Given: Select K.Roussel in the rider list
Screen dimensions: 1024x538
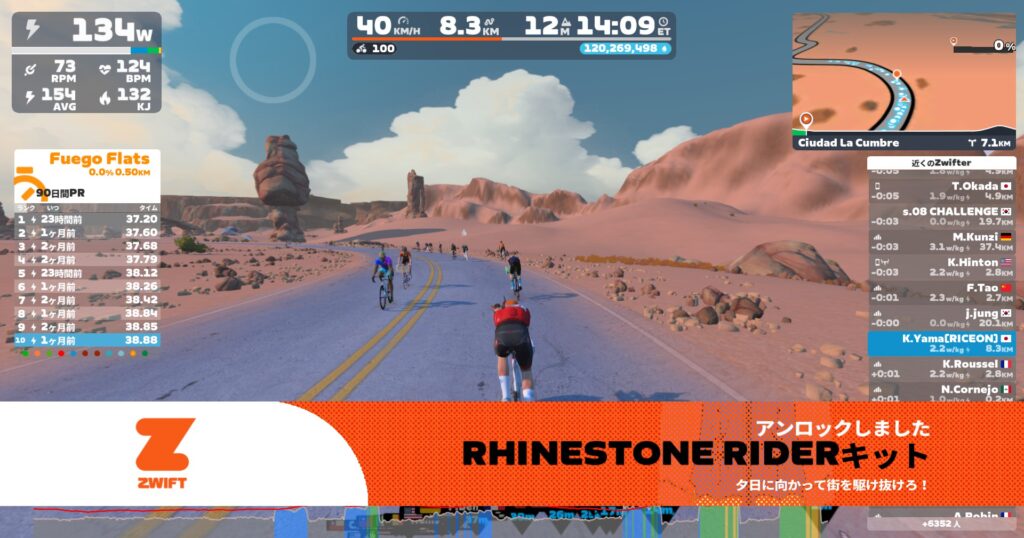Looking at the screenshot, I should [941, 369].
